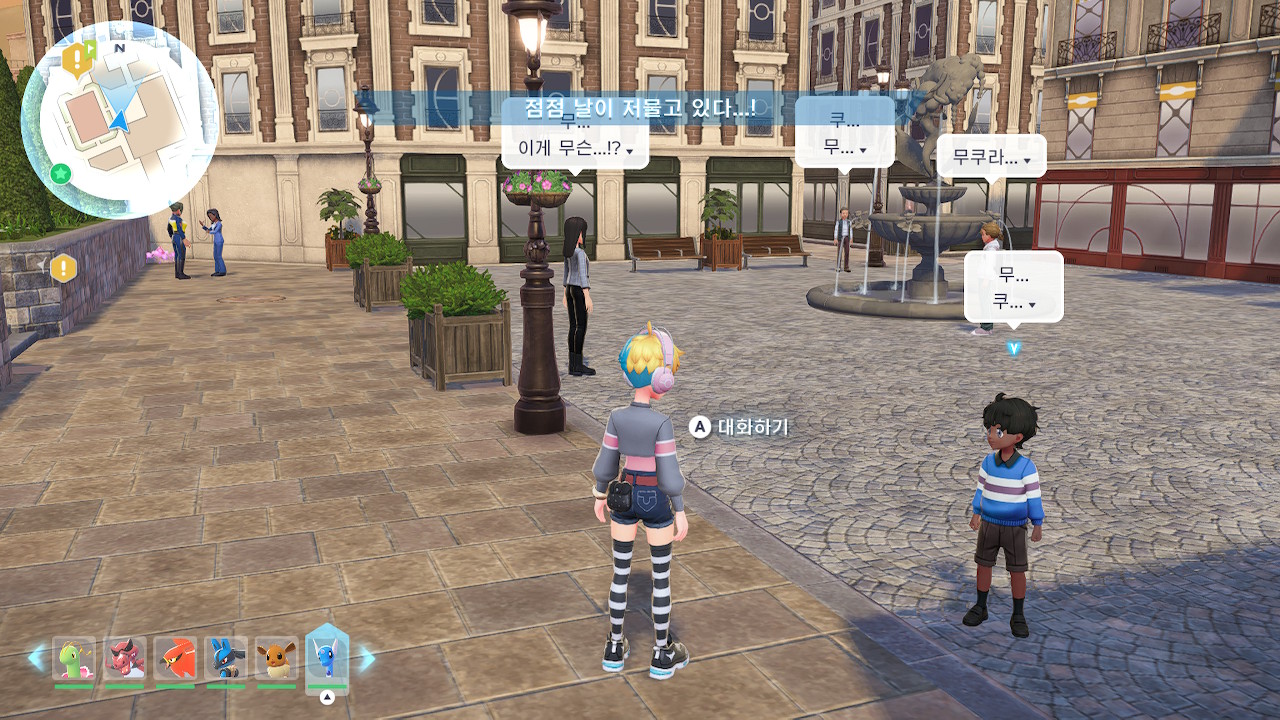Choose the Eevee party slot
The width and height of the screenshot is (1280, 720).
[276, 659]
